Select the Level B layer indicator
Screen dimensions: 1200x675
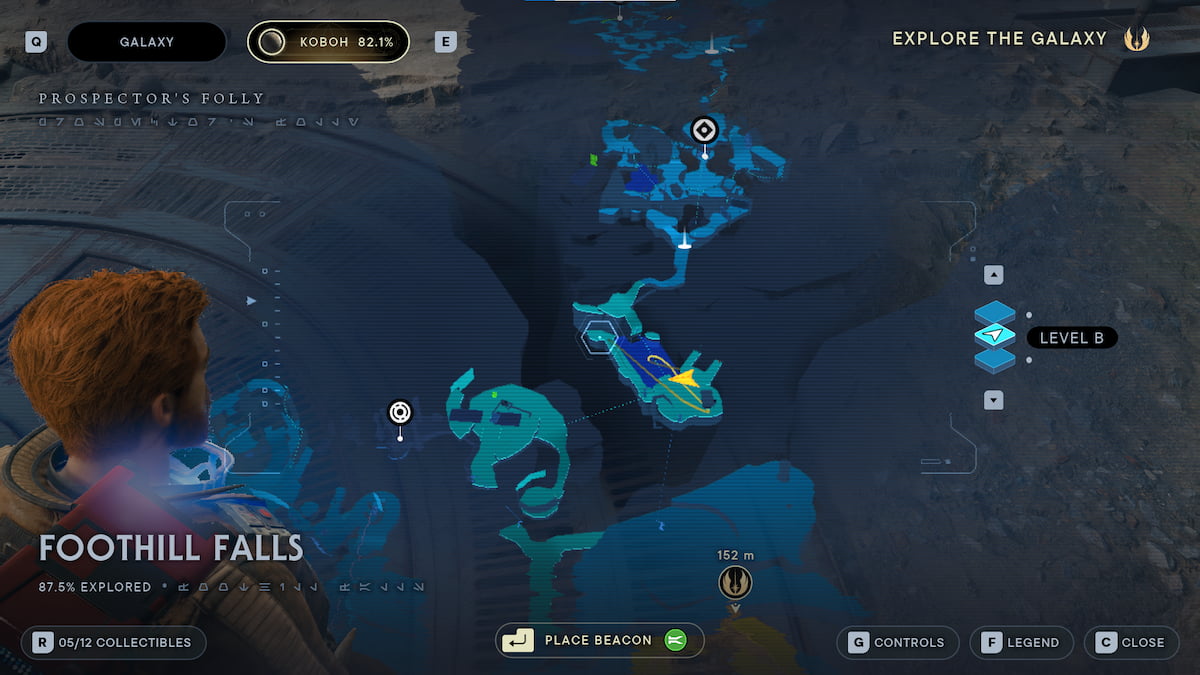(x=1071, y=338)
